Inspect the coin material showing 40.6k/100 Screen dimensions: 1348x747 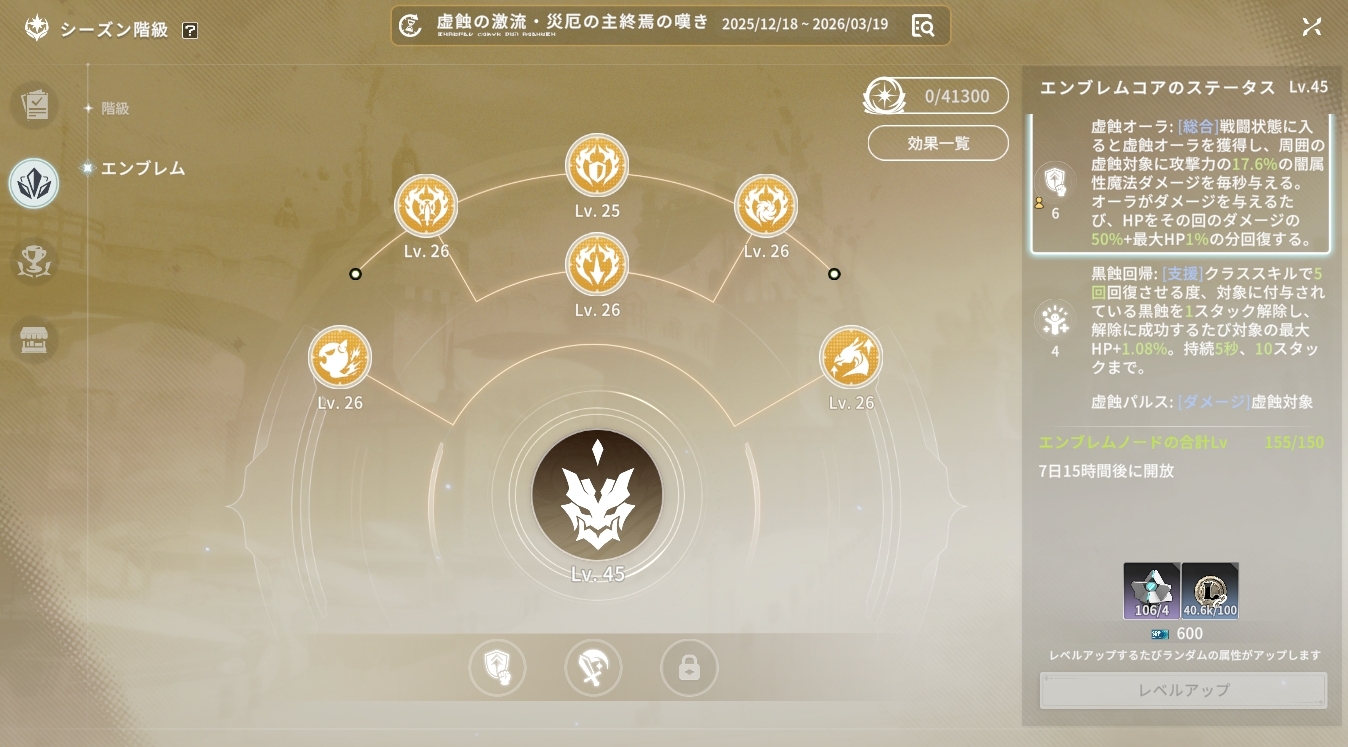[x=1210, y=591]
